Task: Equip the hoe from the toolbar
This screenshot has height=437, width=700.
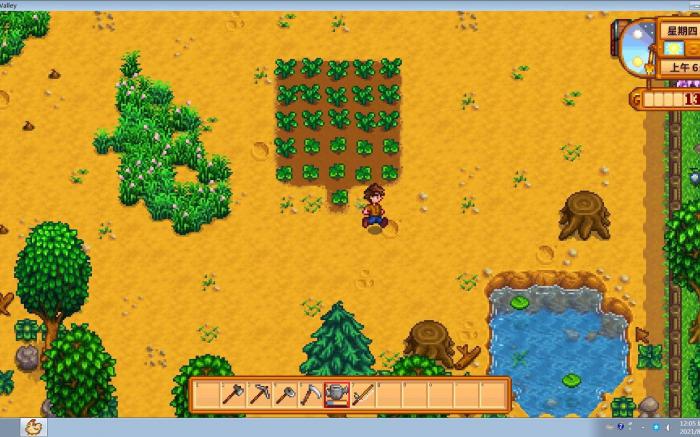Action: tap(286, 394)
